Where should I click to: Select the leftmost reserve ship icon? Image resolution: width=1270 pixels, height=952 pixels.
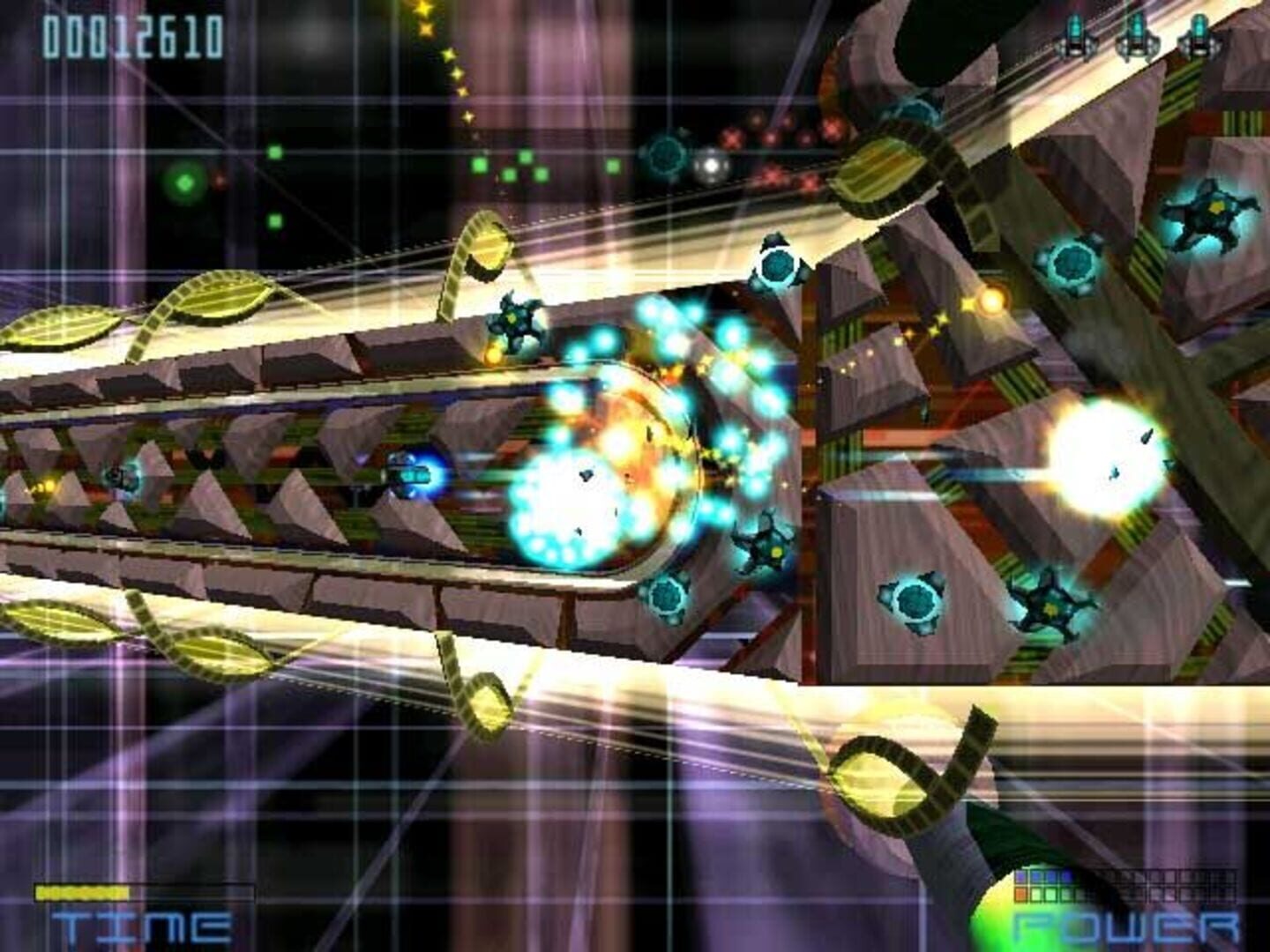pos(1076,35)
